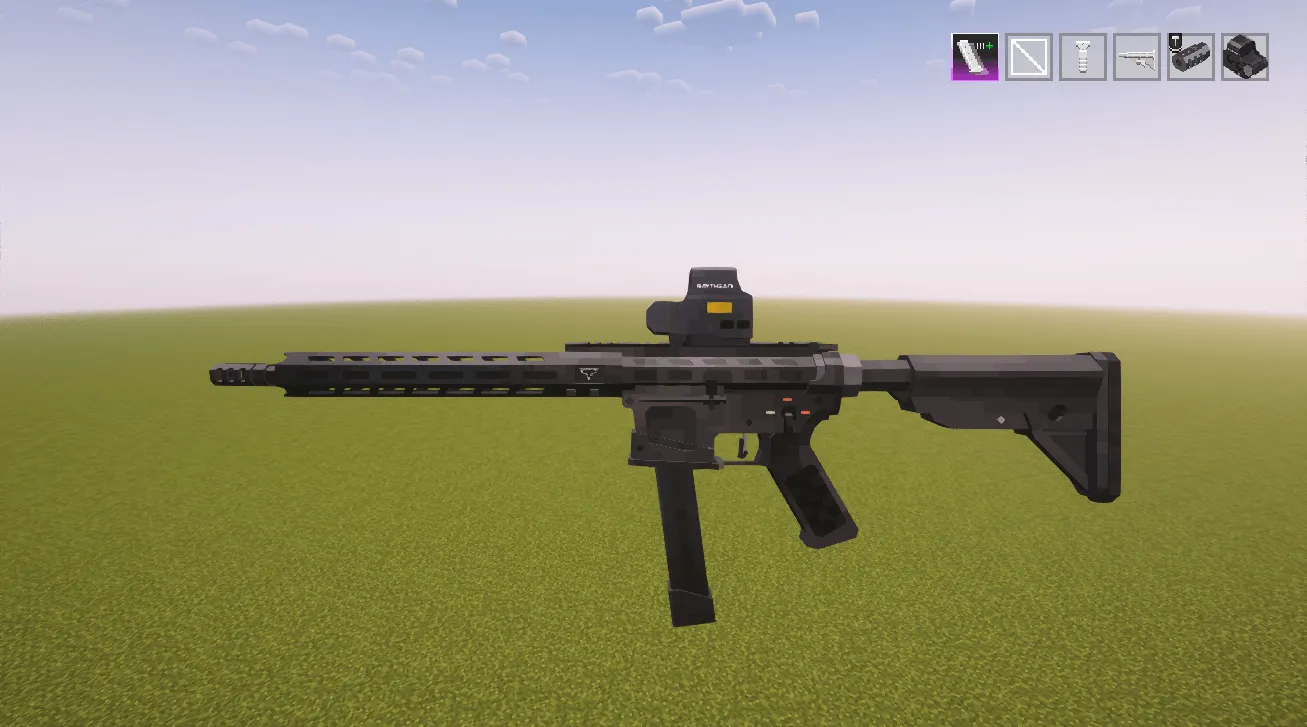Click the trigger inside the trigger guard
Viewport: 1307px width, 727px height.
point(743,447)
